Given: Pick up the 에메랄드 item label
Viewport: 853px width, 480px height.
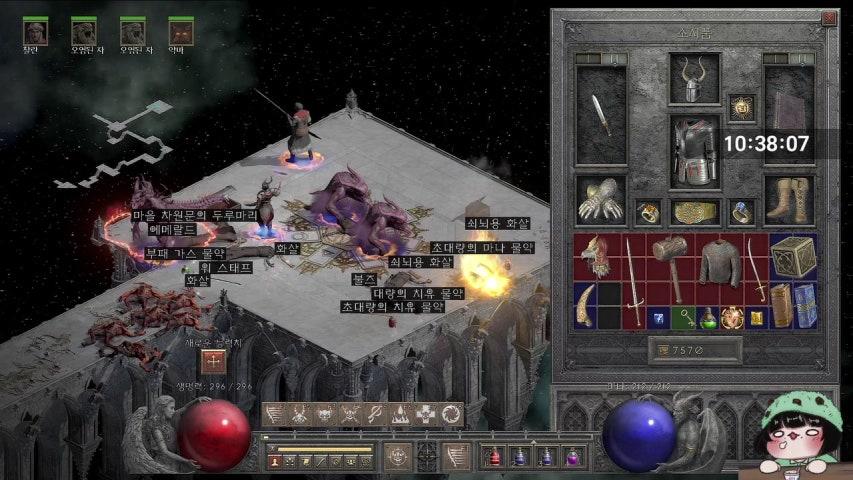Looking at the screenshot, I should (172, 228).
